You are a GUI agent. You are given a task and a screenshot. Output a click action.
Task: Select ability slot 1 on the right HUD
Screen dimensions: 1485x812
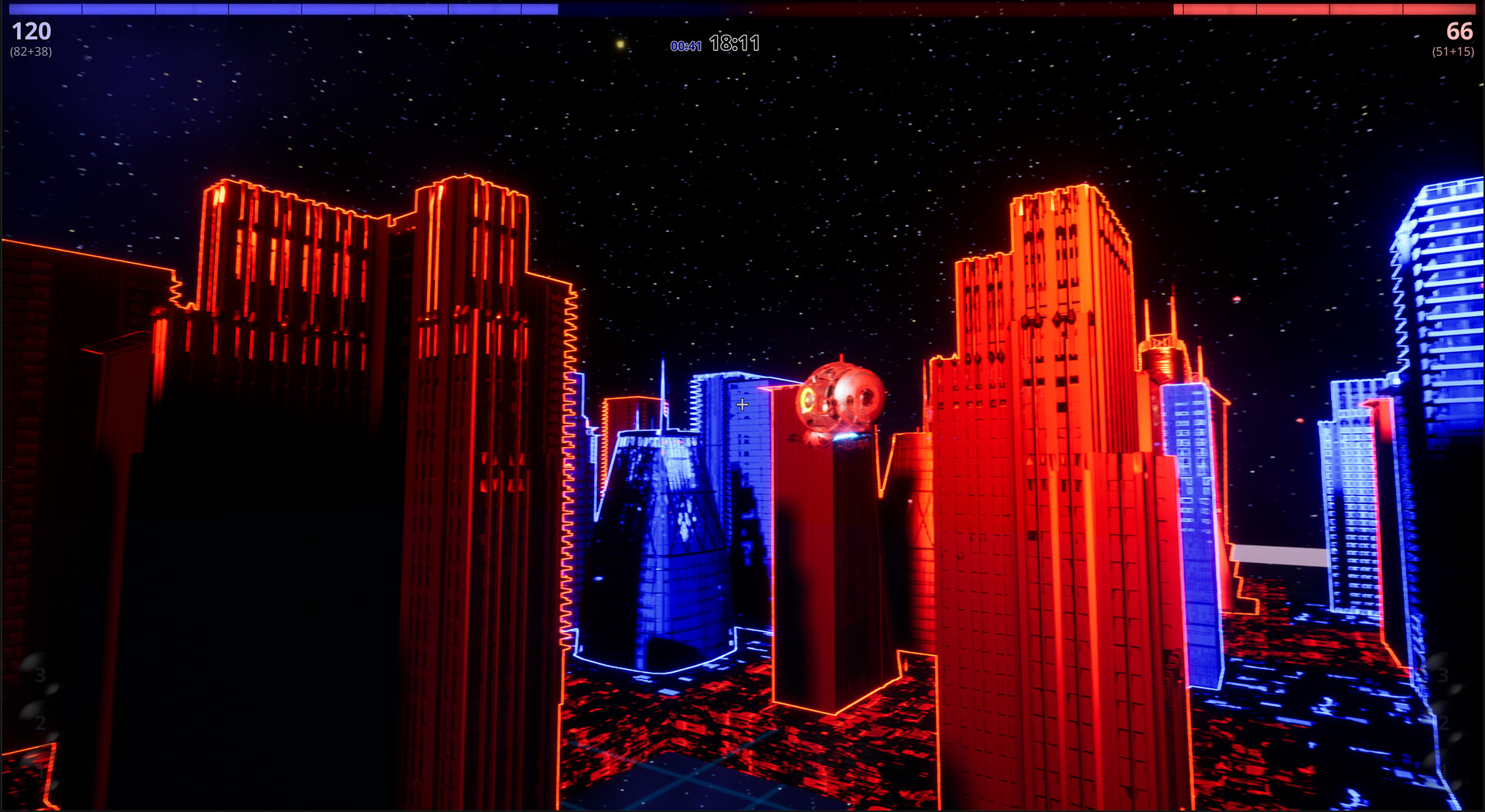click(1443, 769)
